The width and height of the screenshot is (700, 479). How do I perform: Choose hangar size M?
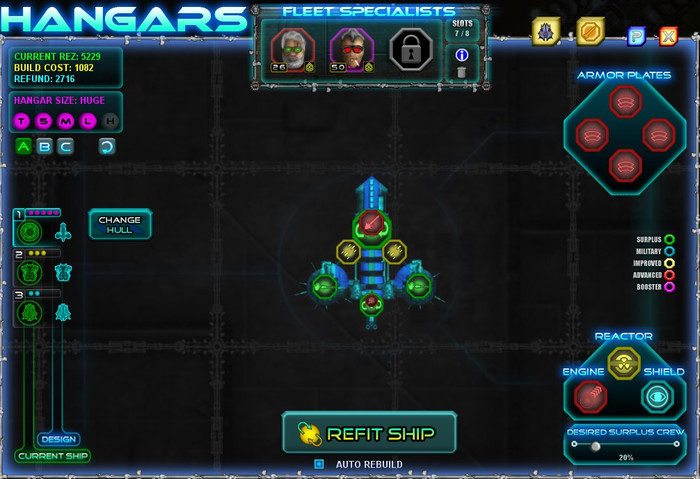66,121
